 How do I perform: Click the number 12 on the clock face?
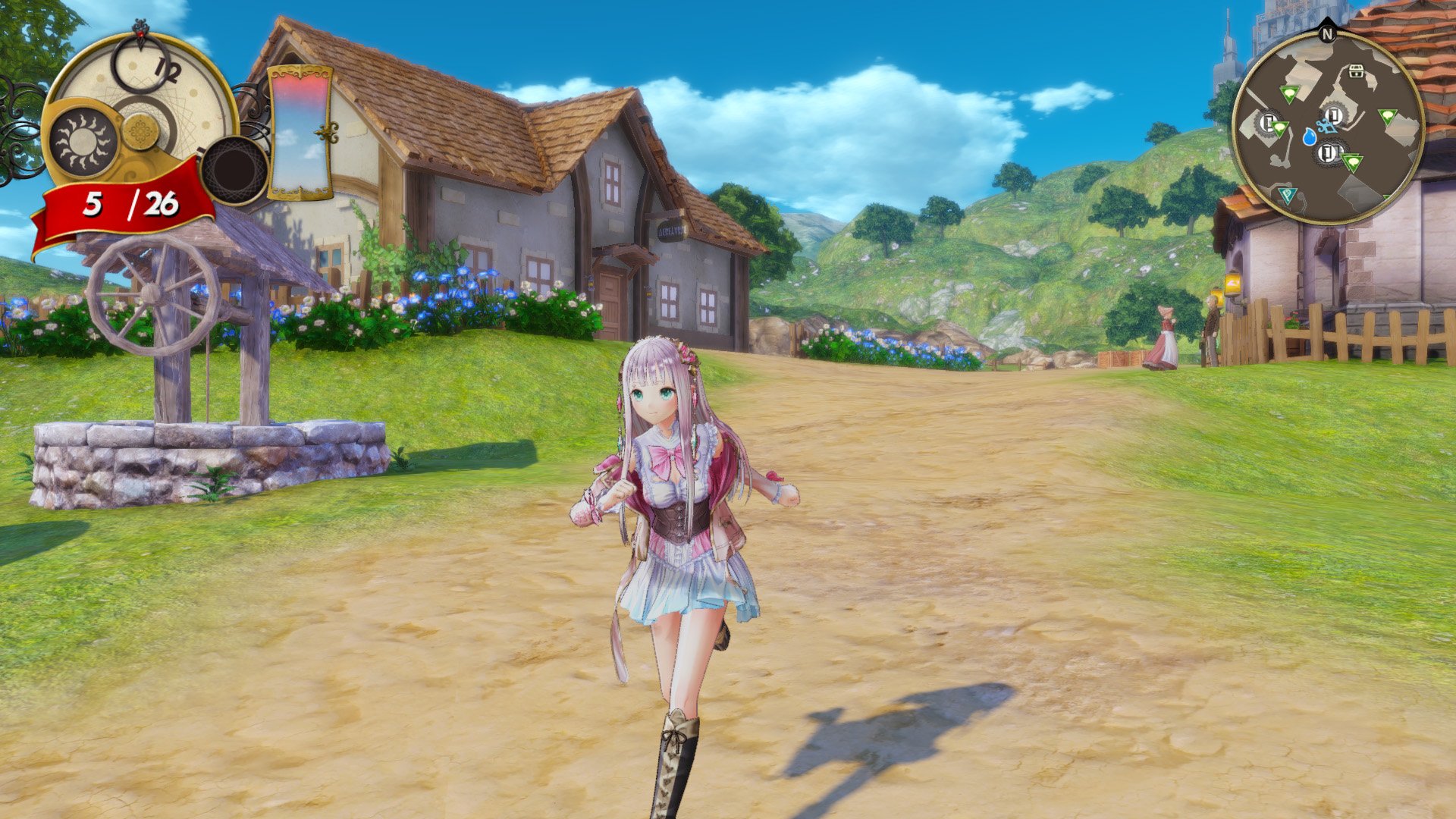pyautogui.click(x=168, y=70)
